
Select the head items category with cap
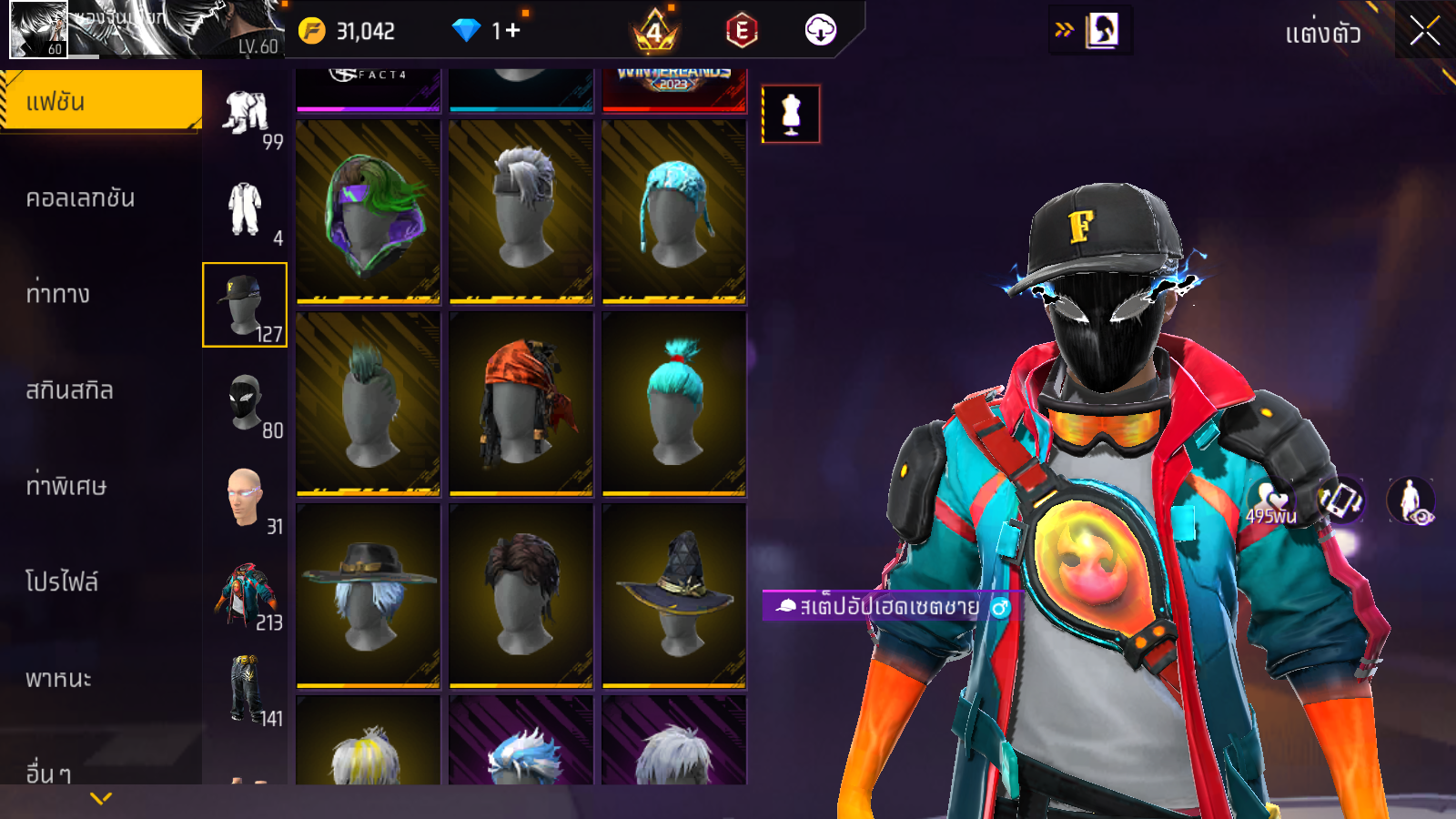click(x=244, y=305)
